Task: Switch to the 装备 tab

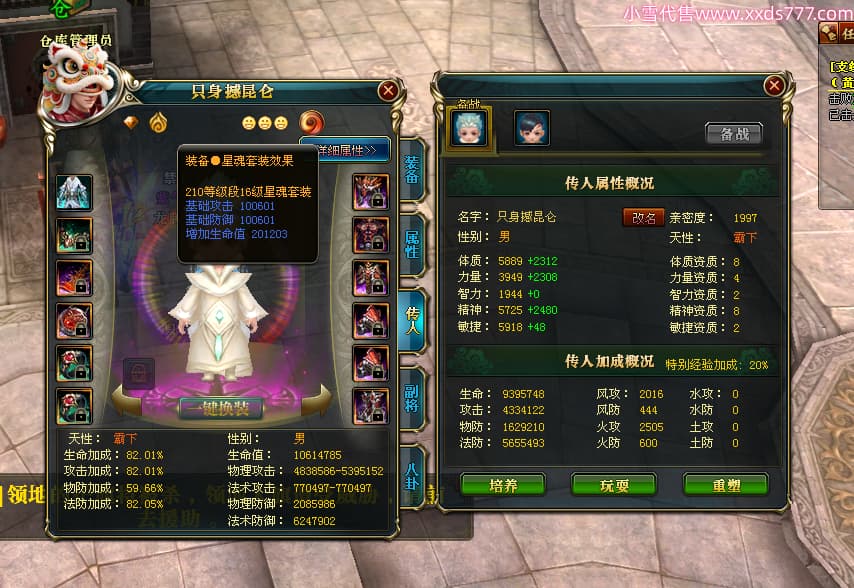Action: coord(411,171)
